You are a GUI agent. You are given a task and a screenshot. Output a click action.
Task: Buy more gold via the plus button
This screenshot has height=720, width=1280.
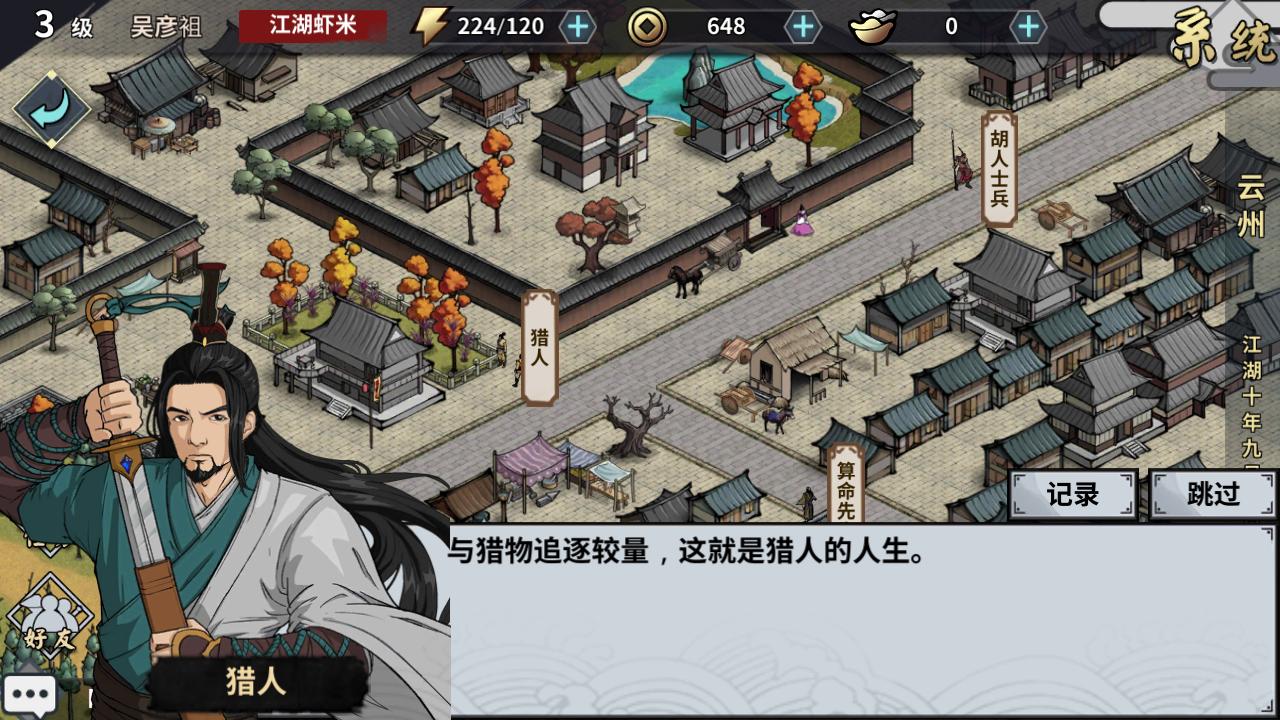(x=799, y=27)
